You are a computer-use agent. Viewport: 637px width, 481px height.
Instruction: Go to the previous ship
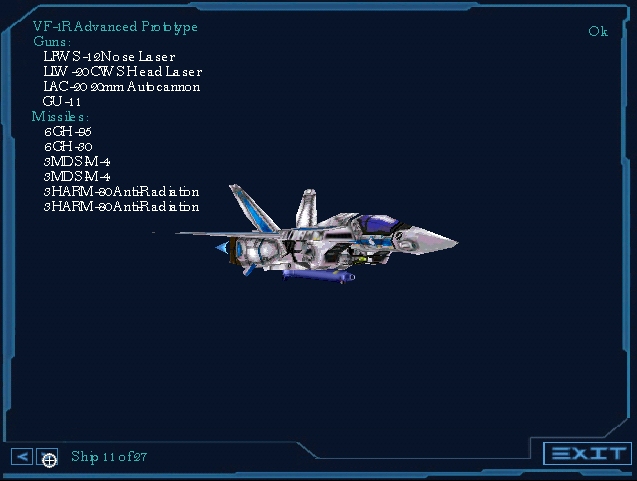(x=22, y=457)
